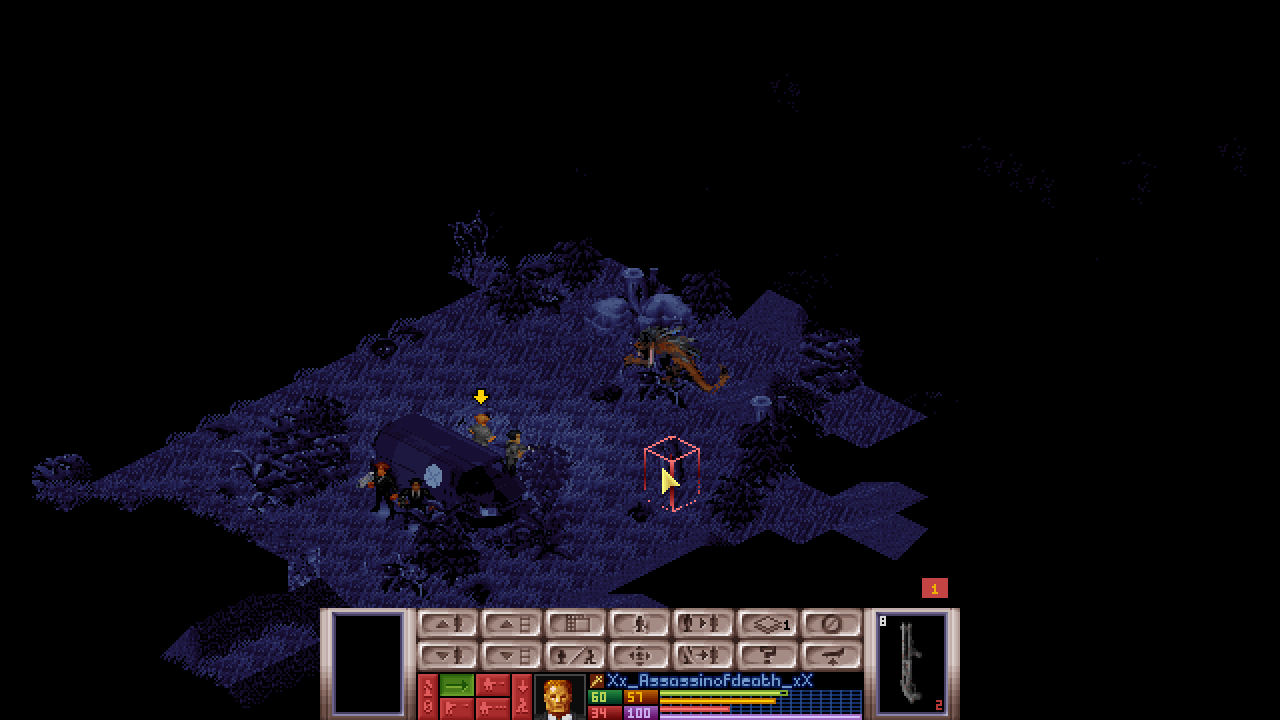
Task: Move selected soldier up one level
Action: (448, 624)
